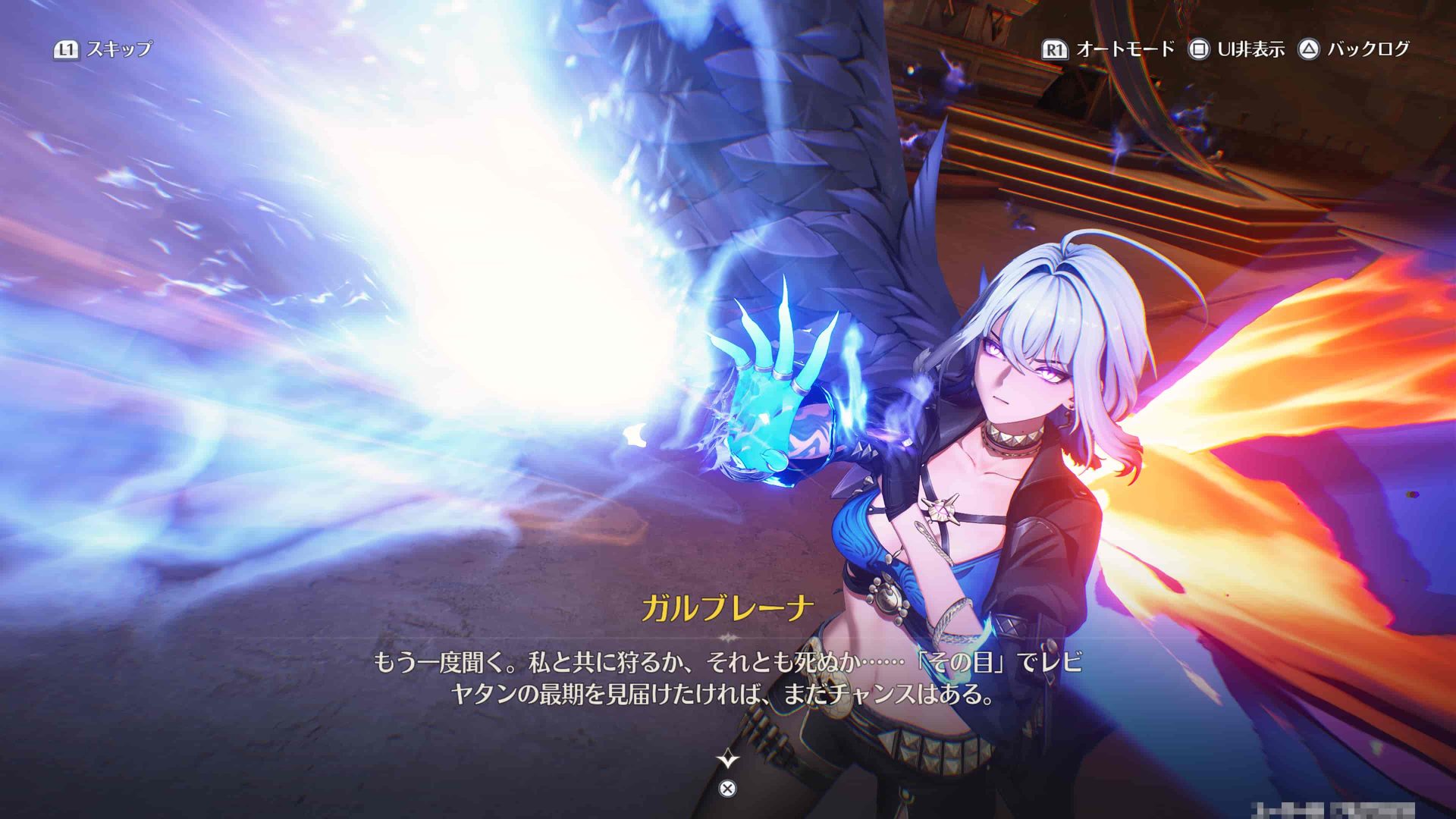The height and width of the screenshot is (819, 1456).
Task: Advance dialogue via the diamond continue indicator
Action: point(727,758)
